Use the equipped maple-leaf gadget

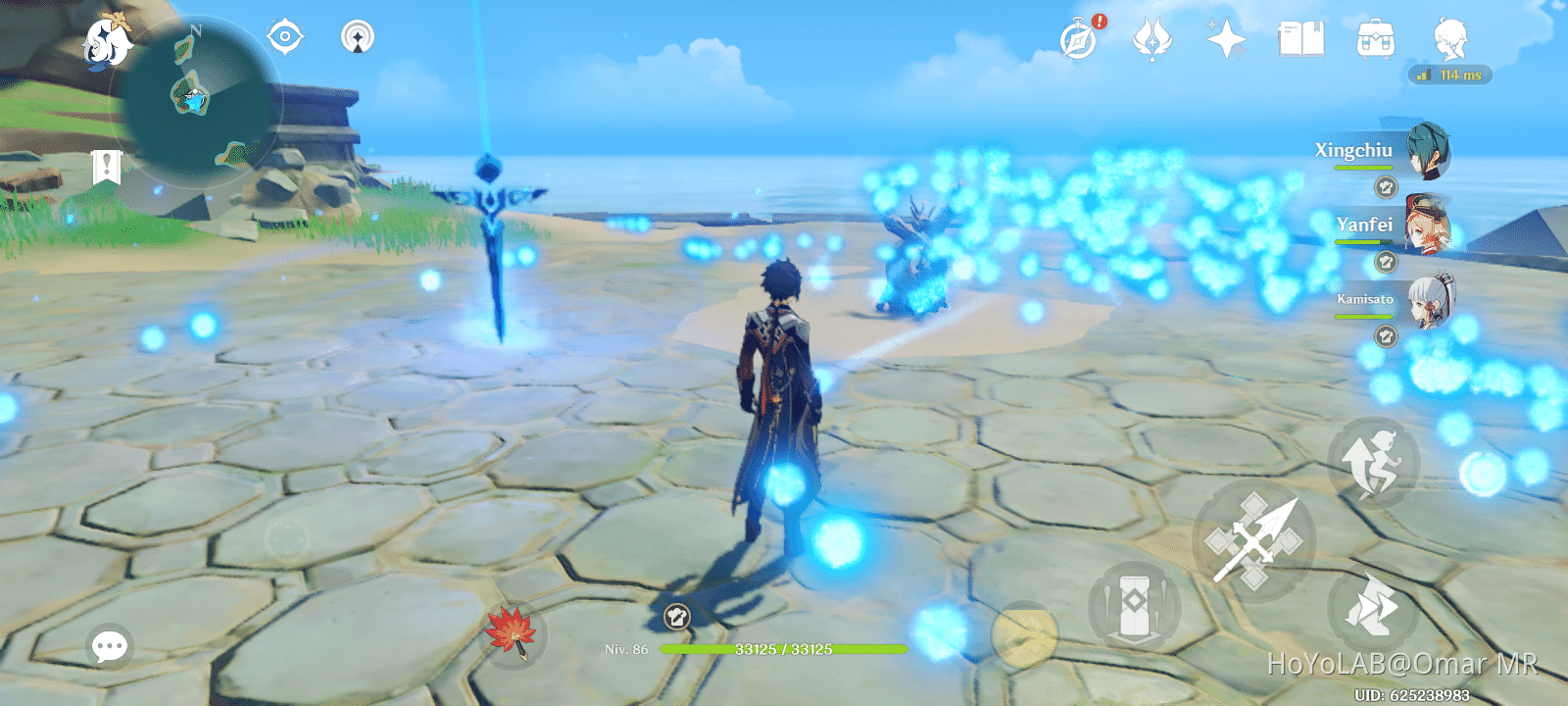pyautogui.click(x=513, y=634)
